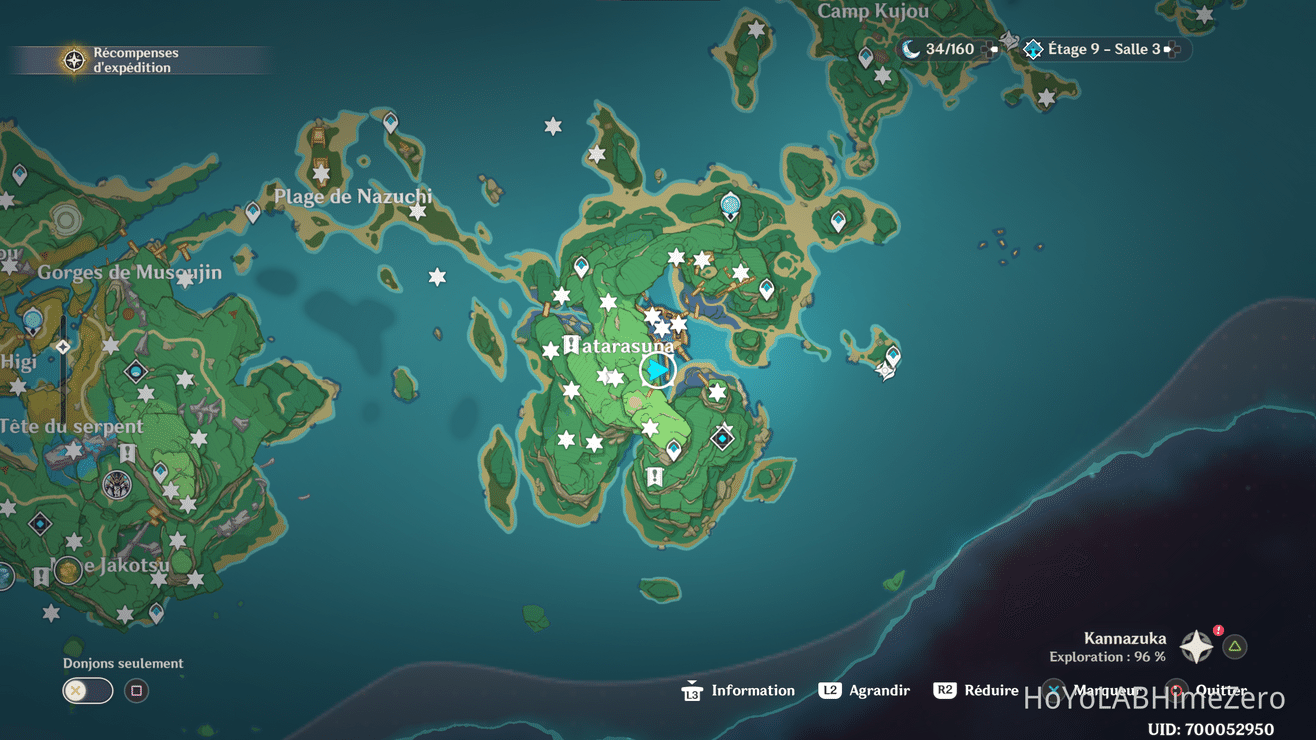Select the teal waypoint icon north of Tatarasuna

click(729, 204)
